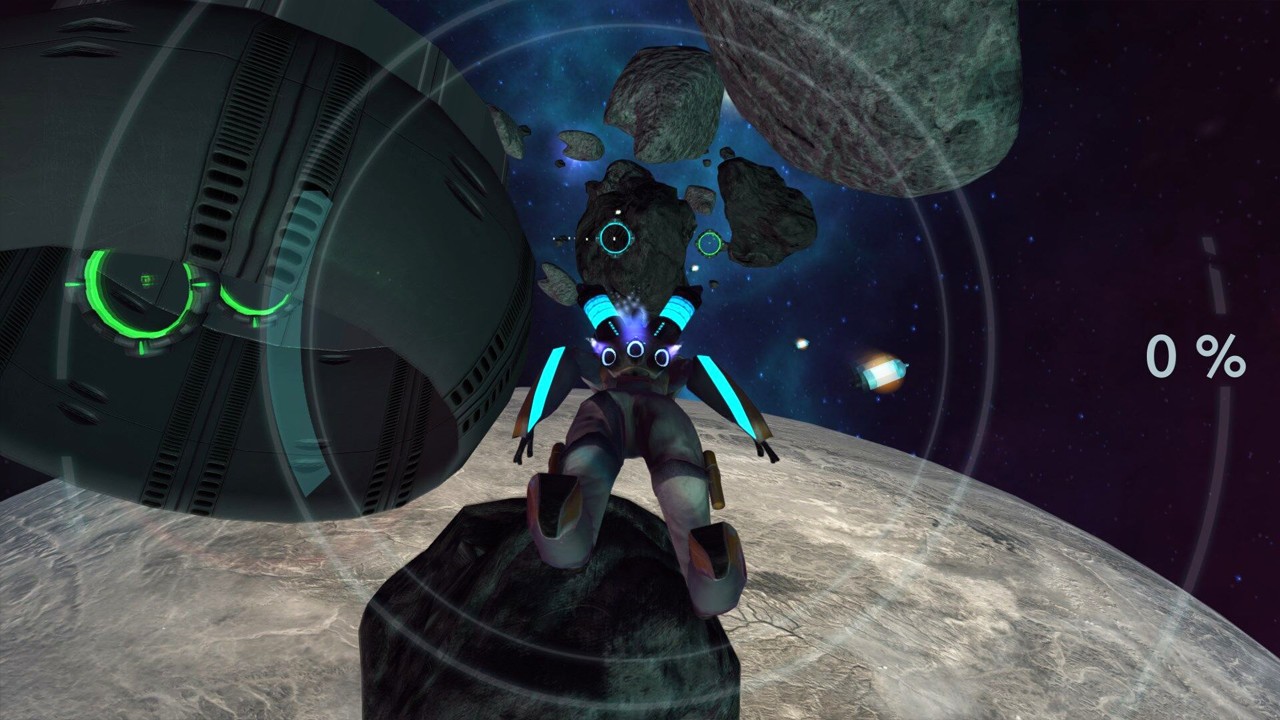
Task: Click the 0 % progress readout
Action: 1196,356
